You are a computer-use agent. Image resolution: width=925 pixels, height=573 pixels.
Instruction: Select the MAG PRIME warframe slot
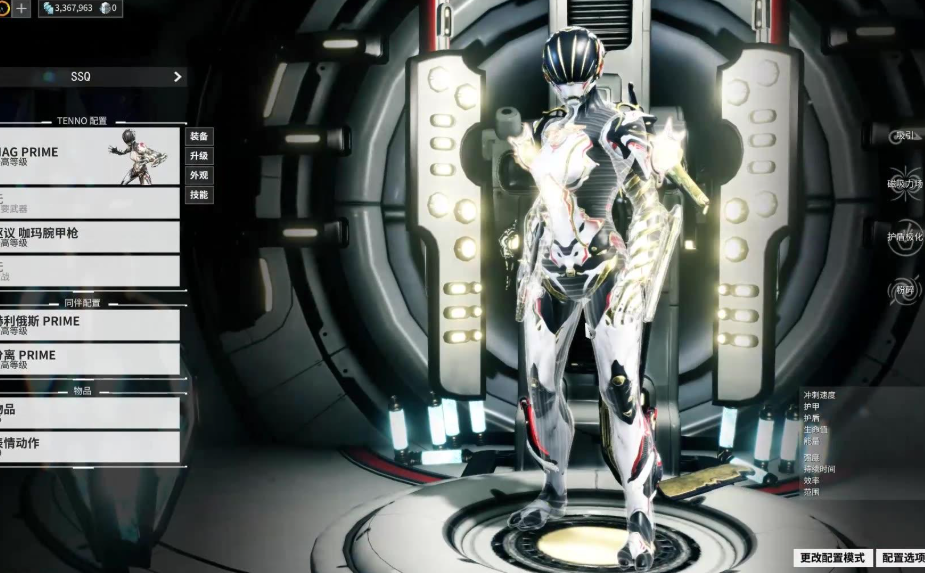(x=90, y=156)
